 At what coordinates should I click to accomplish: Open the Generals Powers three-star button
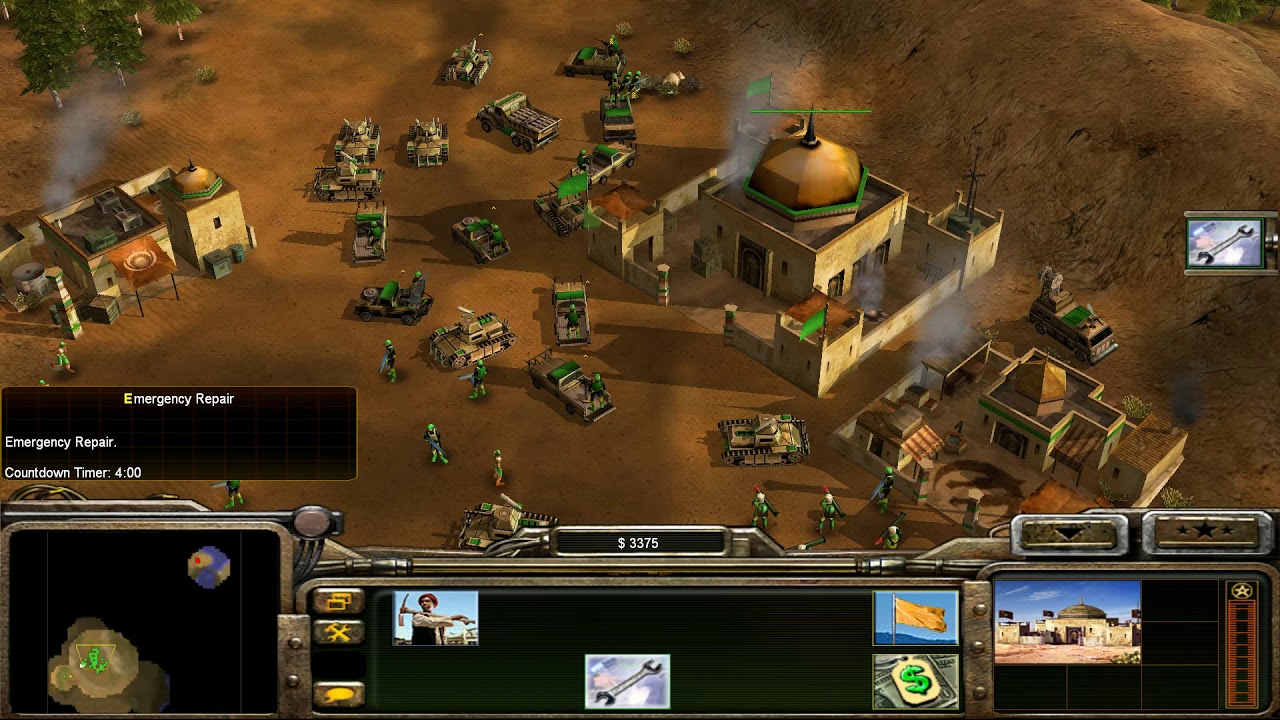click(1204, 531)
